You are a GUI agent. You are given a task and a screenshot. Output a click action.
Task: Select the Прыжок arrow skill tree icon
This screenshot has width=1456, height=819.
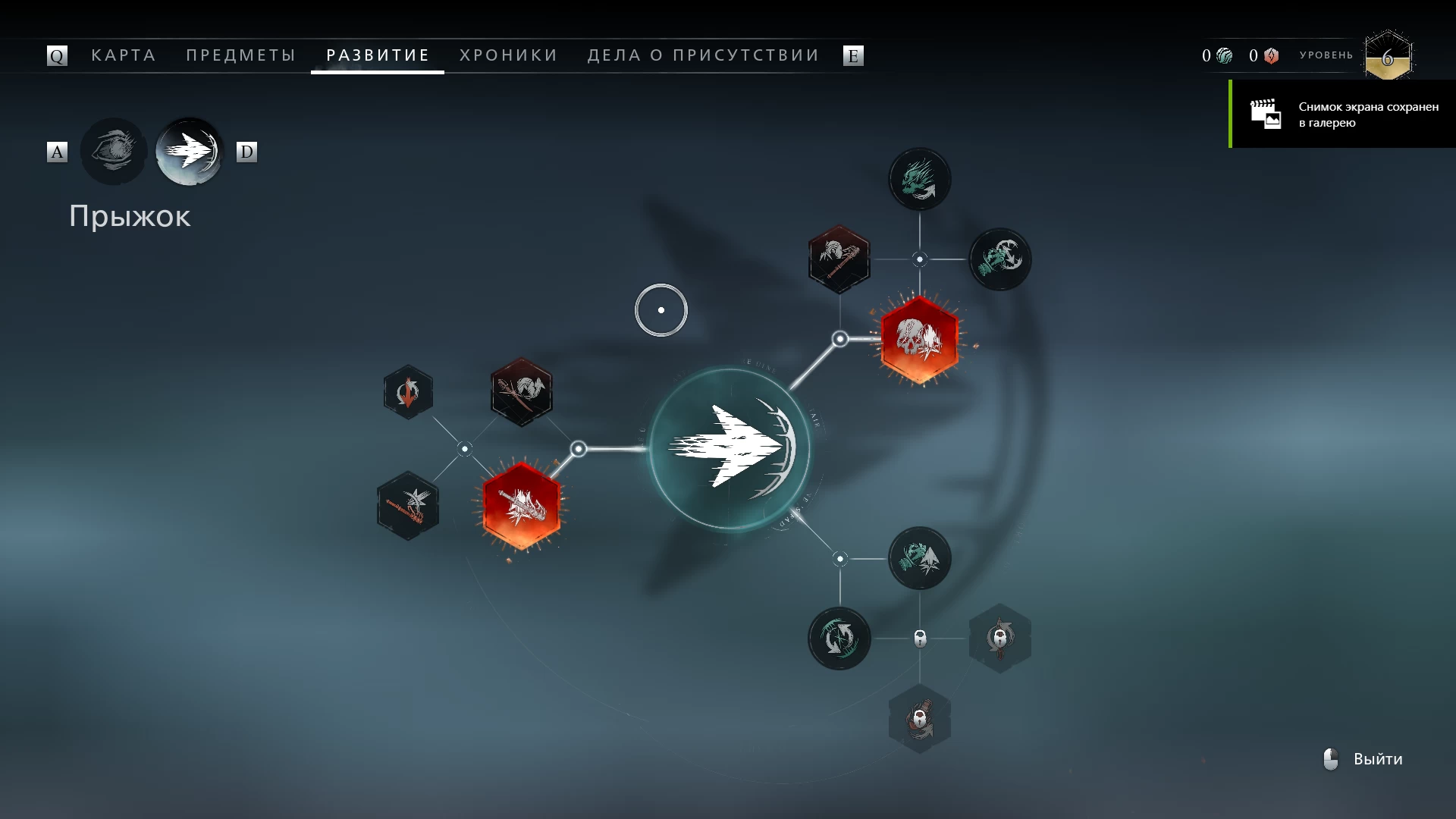click(190, 151)
